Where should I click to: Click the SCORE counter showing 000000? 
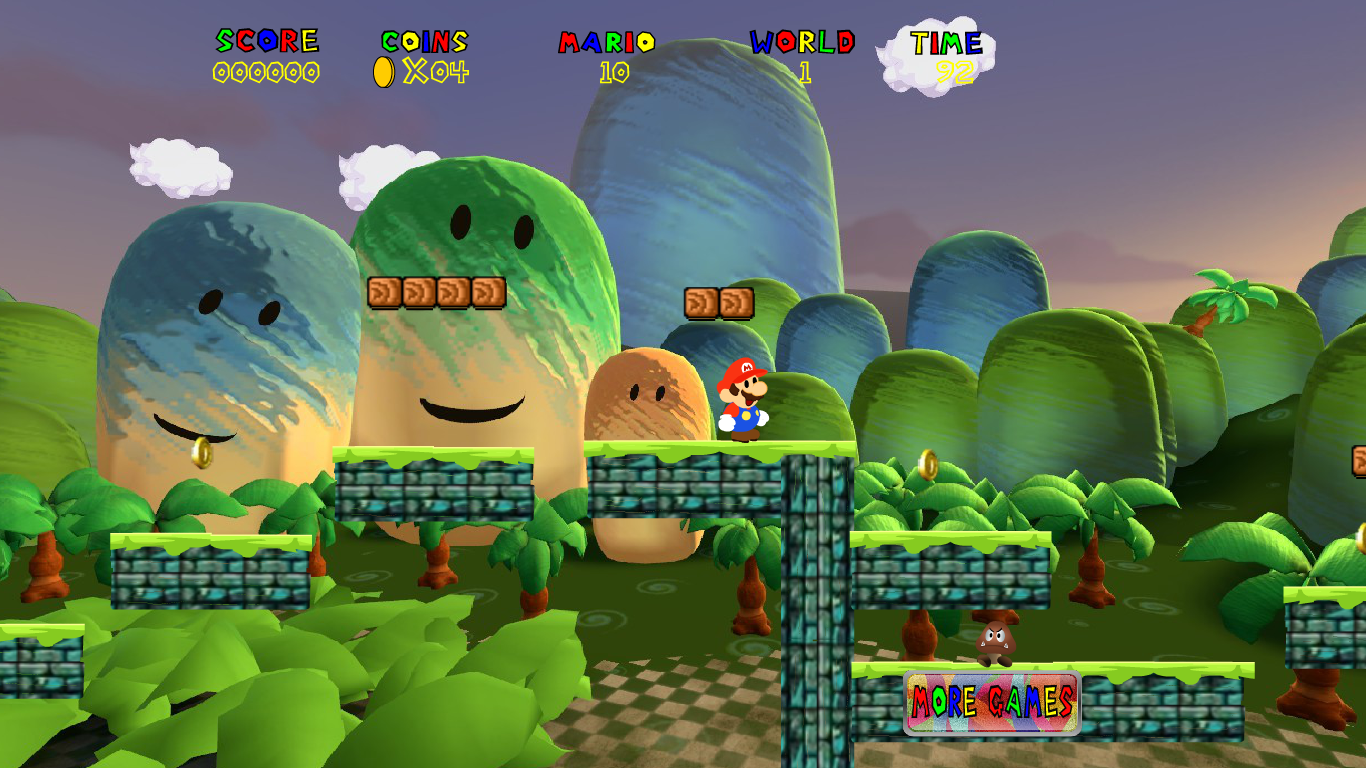264,72
